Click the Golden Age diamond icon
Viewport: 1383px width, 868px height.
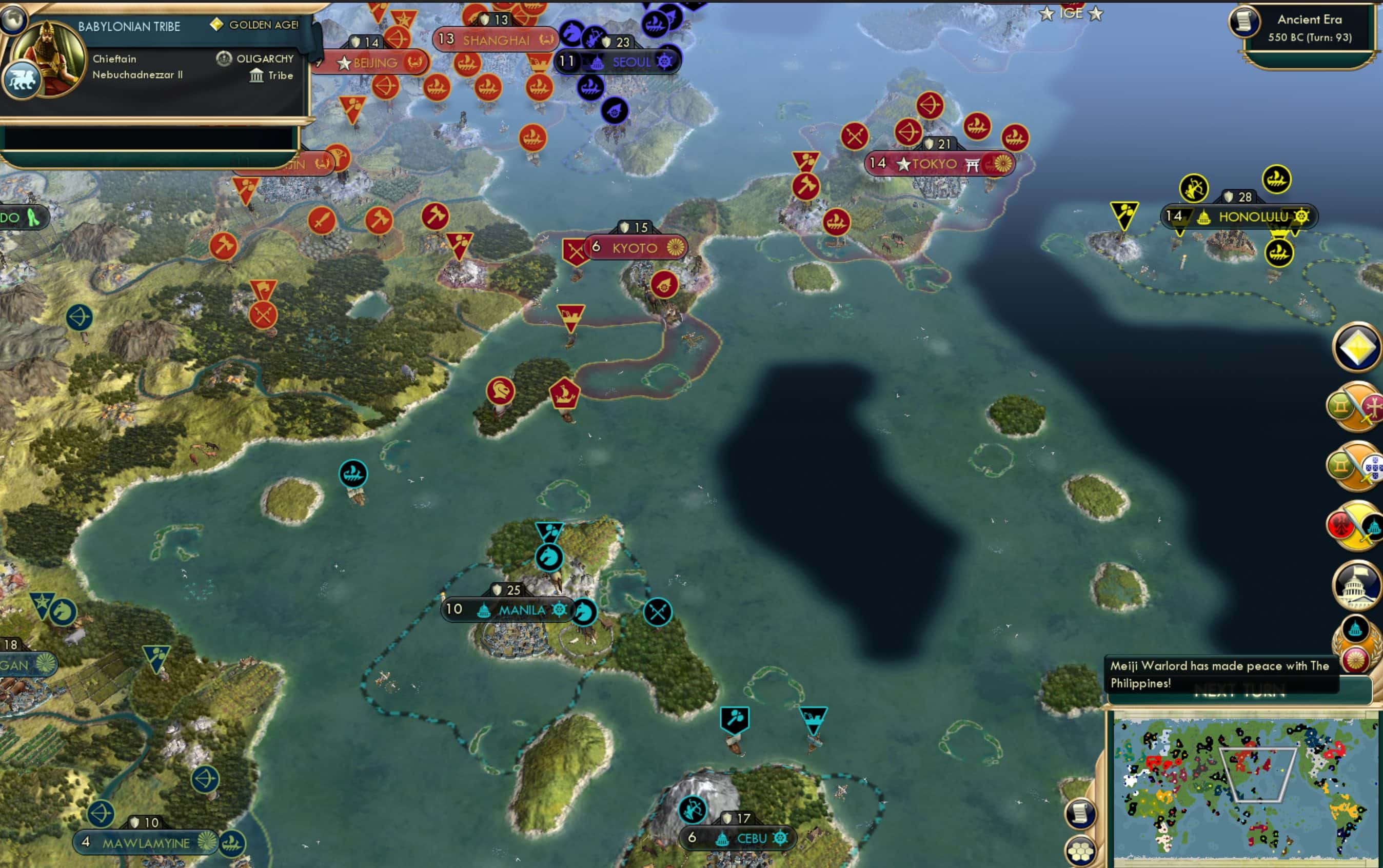coord(217,25)
